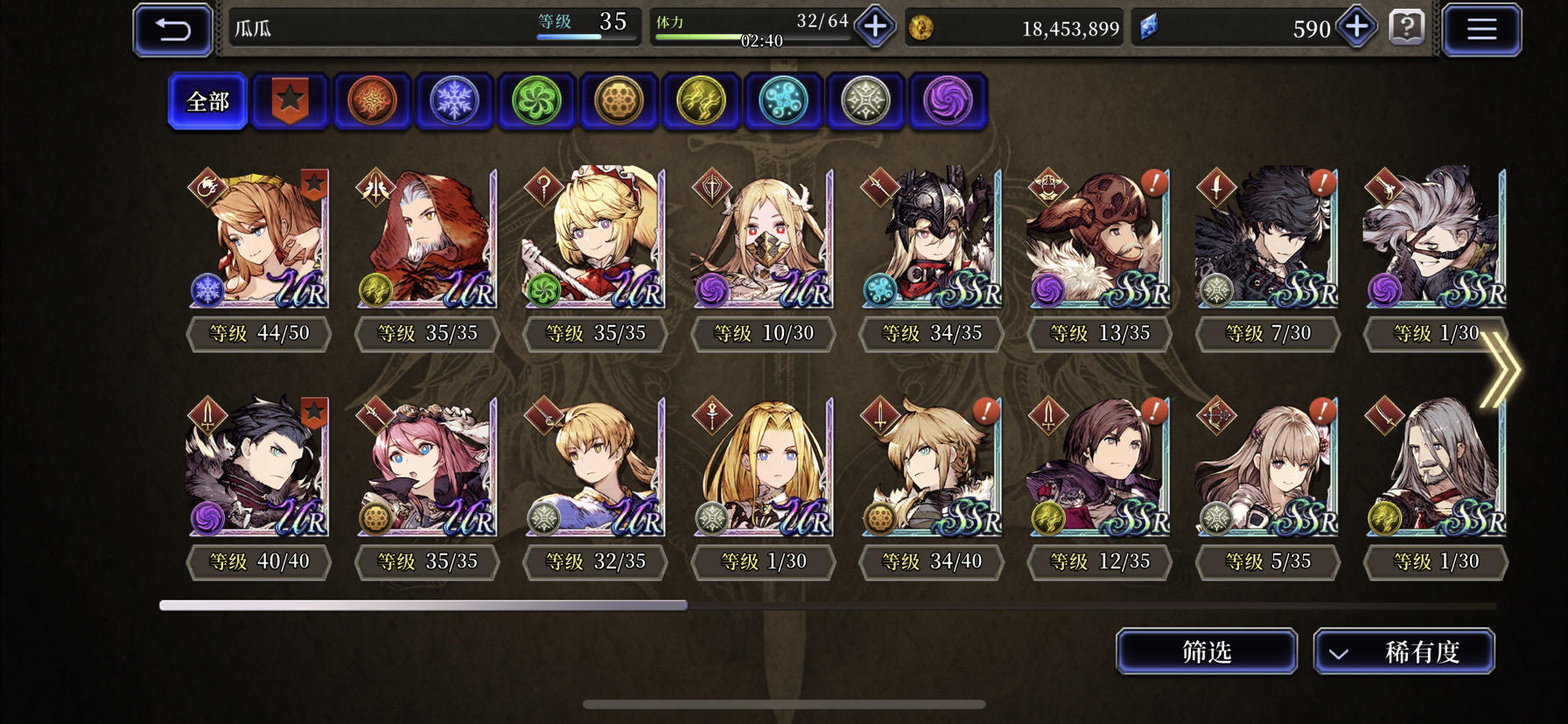1568x724 pixels.
Task: Select the earth element filter icon
Action: click(619, 101)
